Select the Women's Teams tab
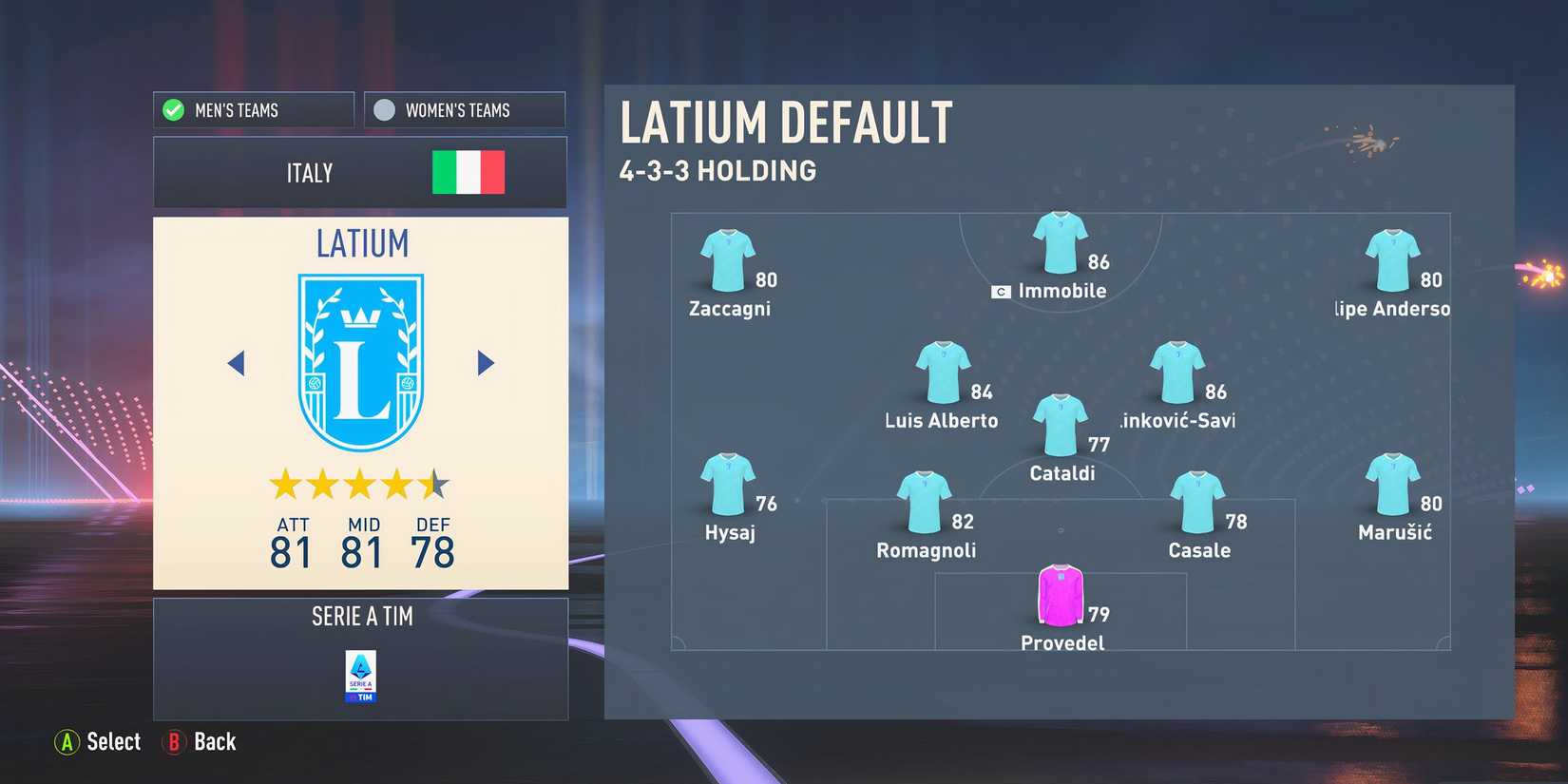The image size is (1568, 784). click(464, 109)
